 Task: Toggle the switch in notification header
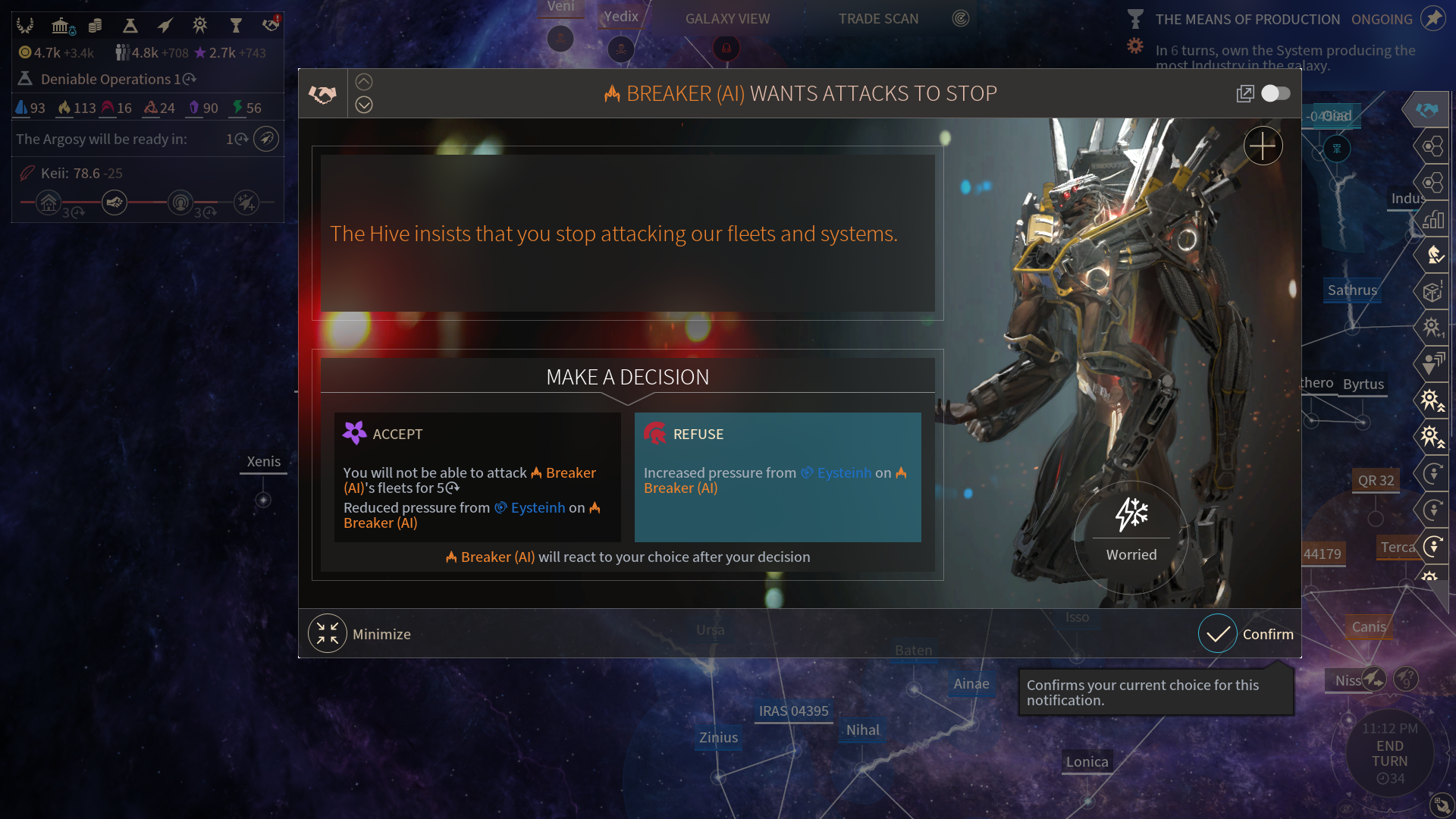1276,93
